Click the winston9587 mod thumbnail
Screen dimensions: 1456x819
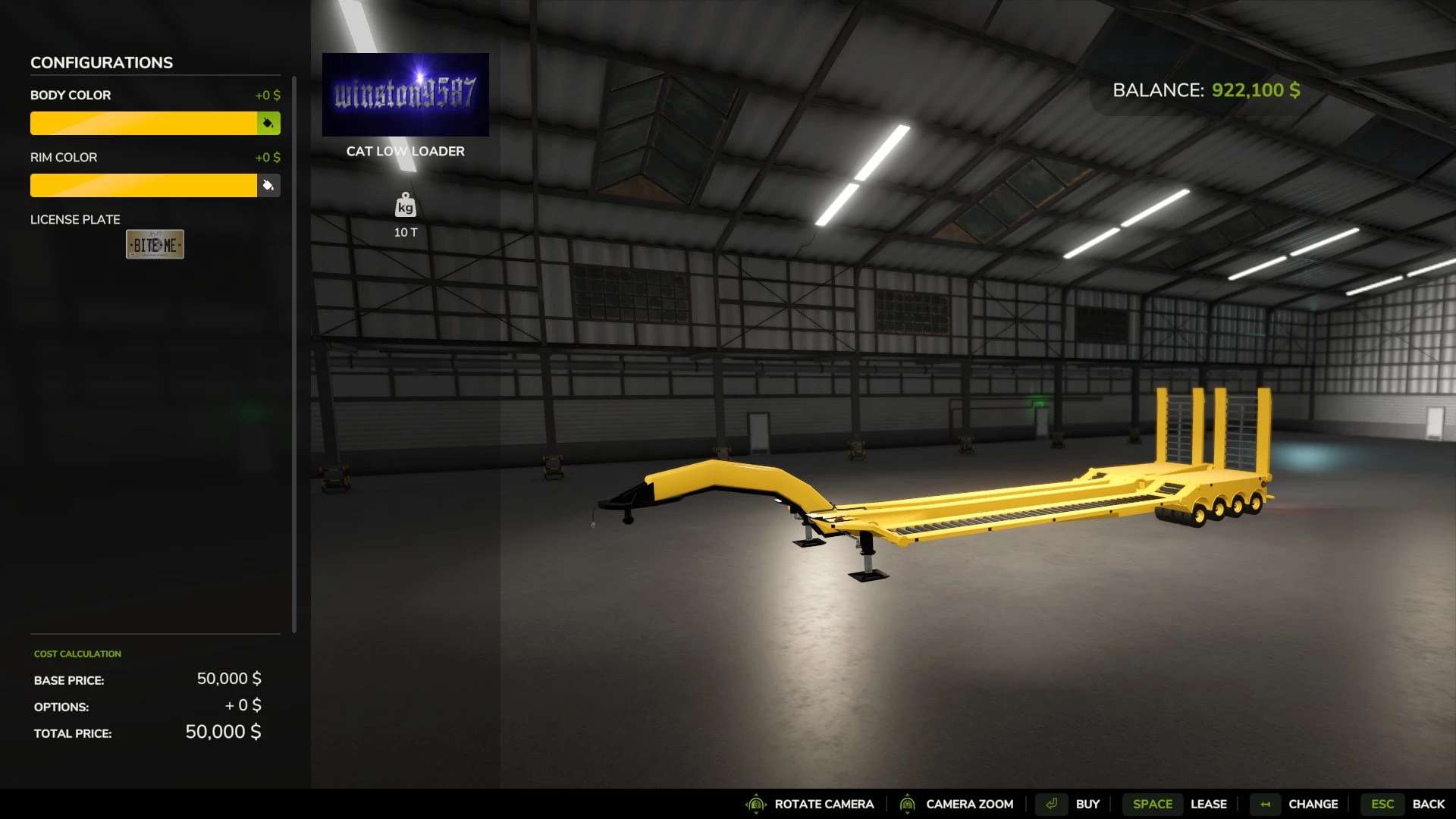405,93
